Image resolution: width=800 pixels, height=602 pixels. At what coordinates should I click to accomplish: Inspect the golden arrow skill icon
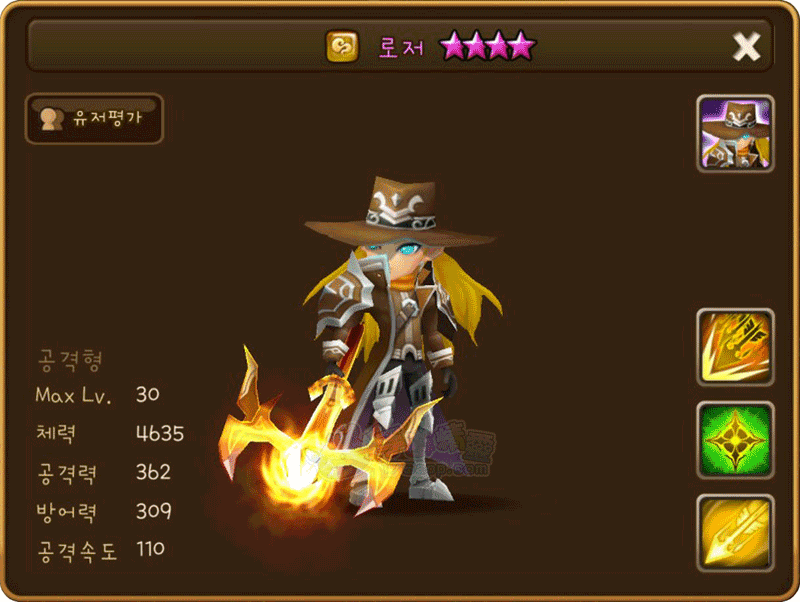(735, 532)
